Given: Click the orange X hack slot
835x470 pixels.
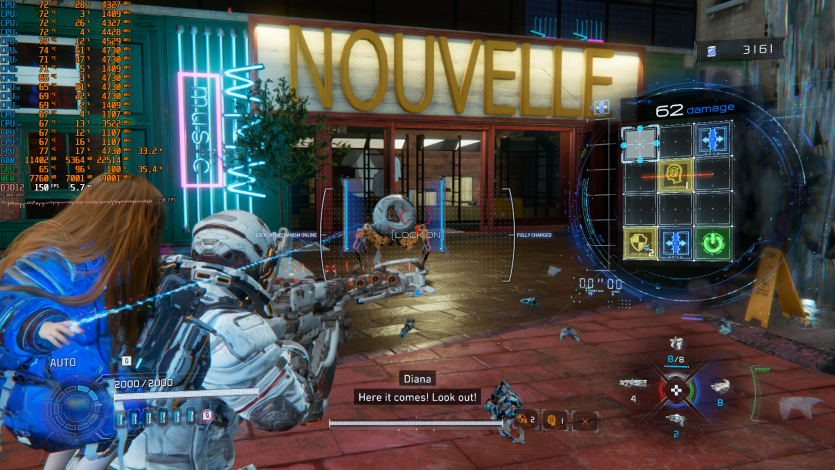Looking at the screenshot, I should (x=585, y=419).
